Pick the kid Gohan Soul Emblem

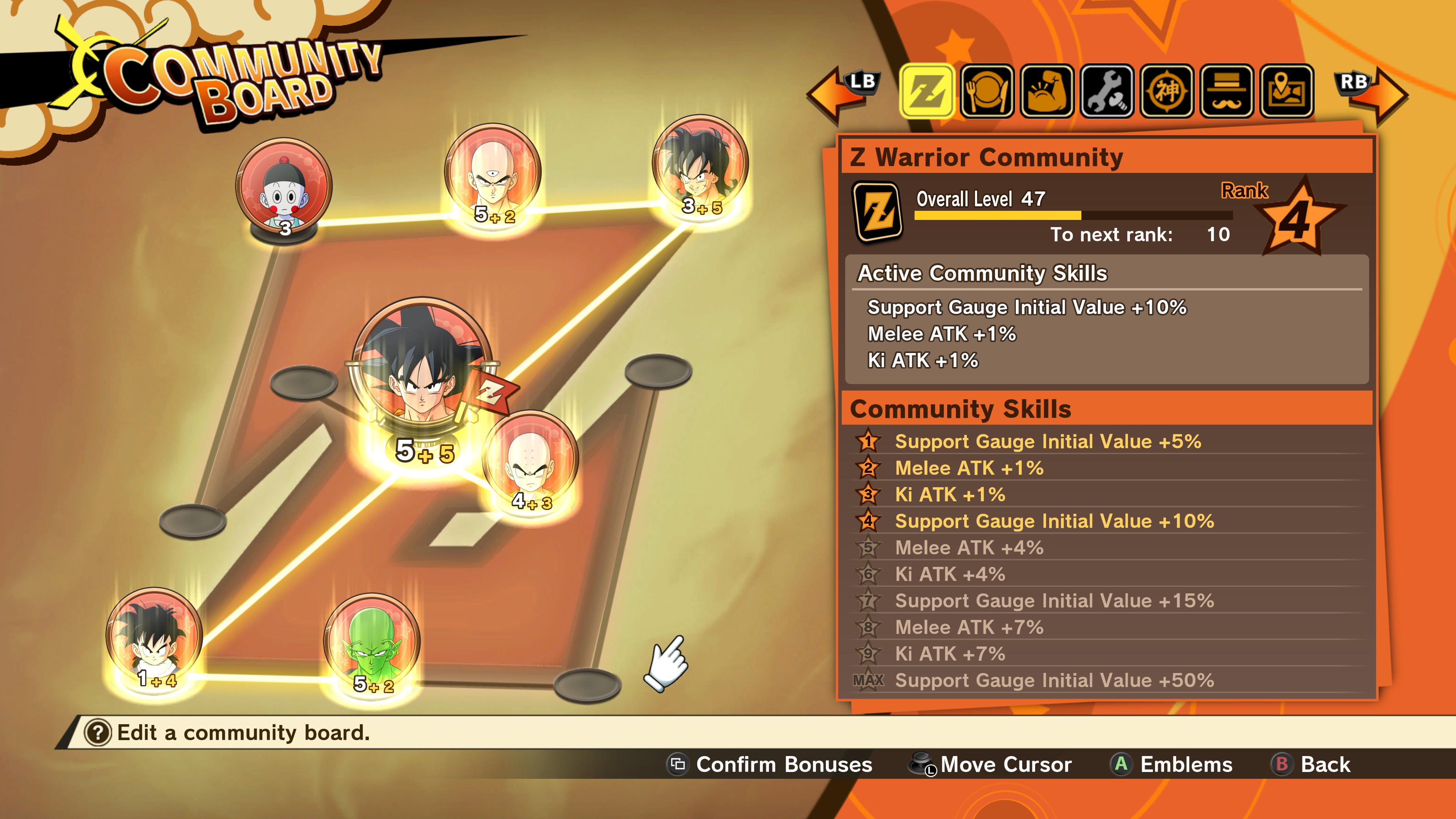pos(154,635)
